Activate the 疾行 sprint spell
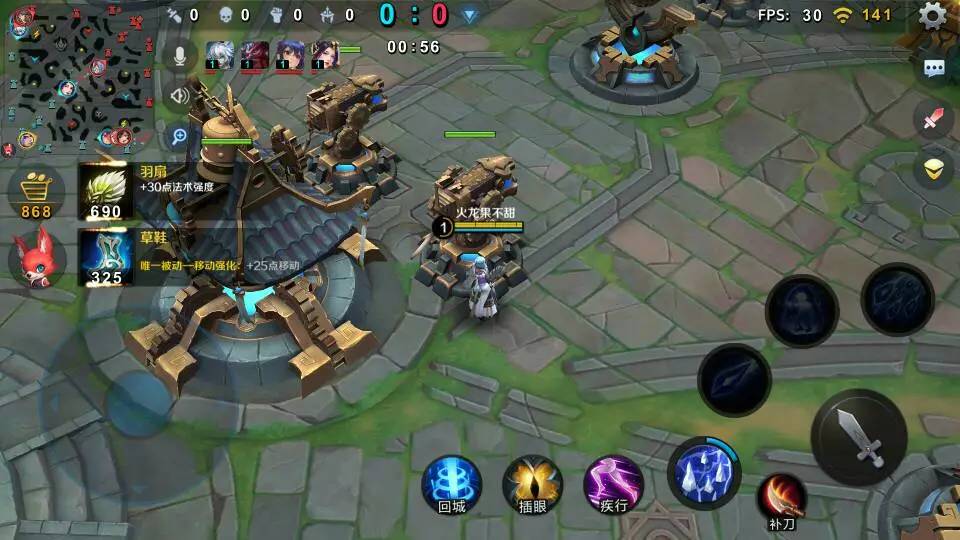960x540 pixels. tap(613, 484)
